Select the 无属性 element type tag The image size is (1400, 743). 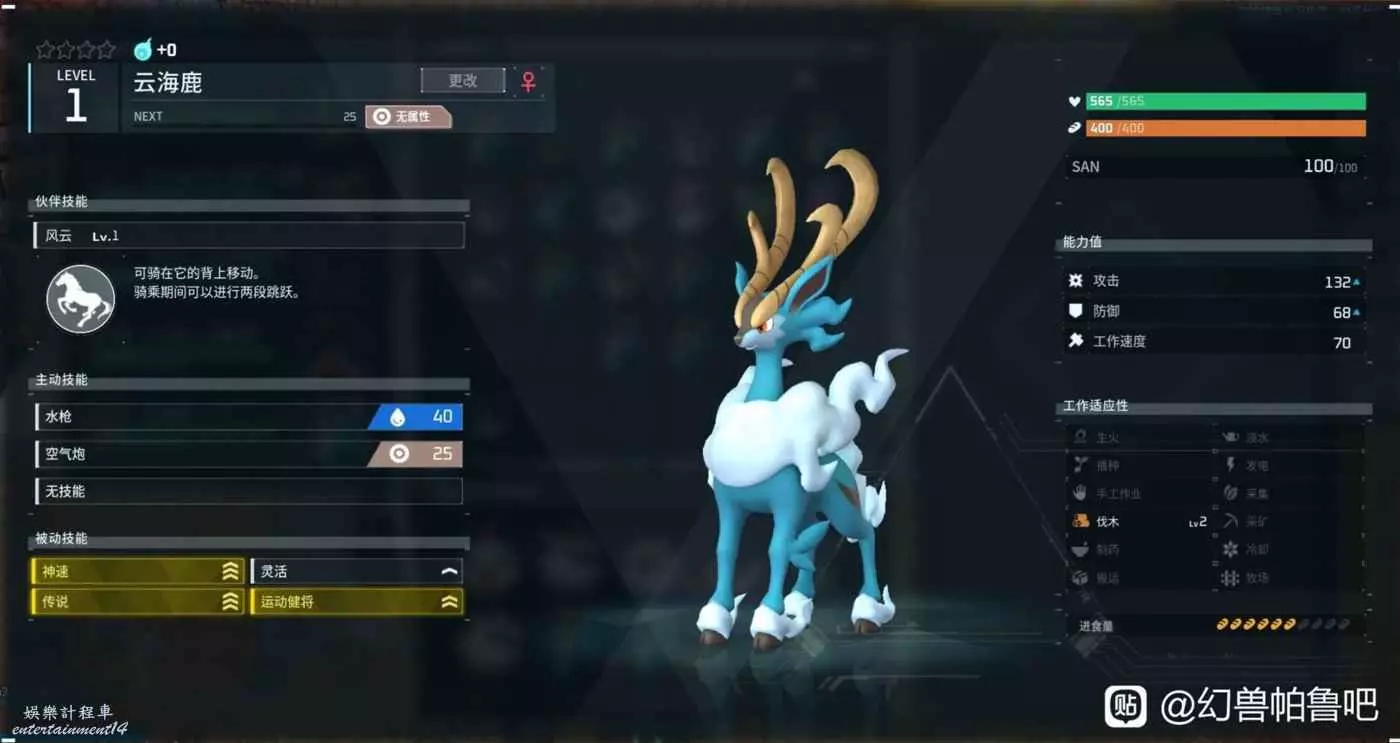tap(408, 117)
